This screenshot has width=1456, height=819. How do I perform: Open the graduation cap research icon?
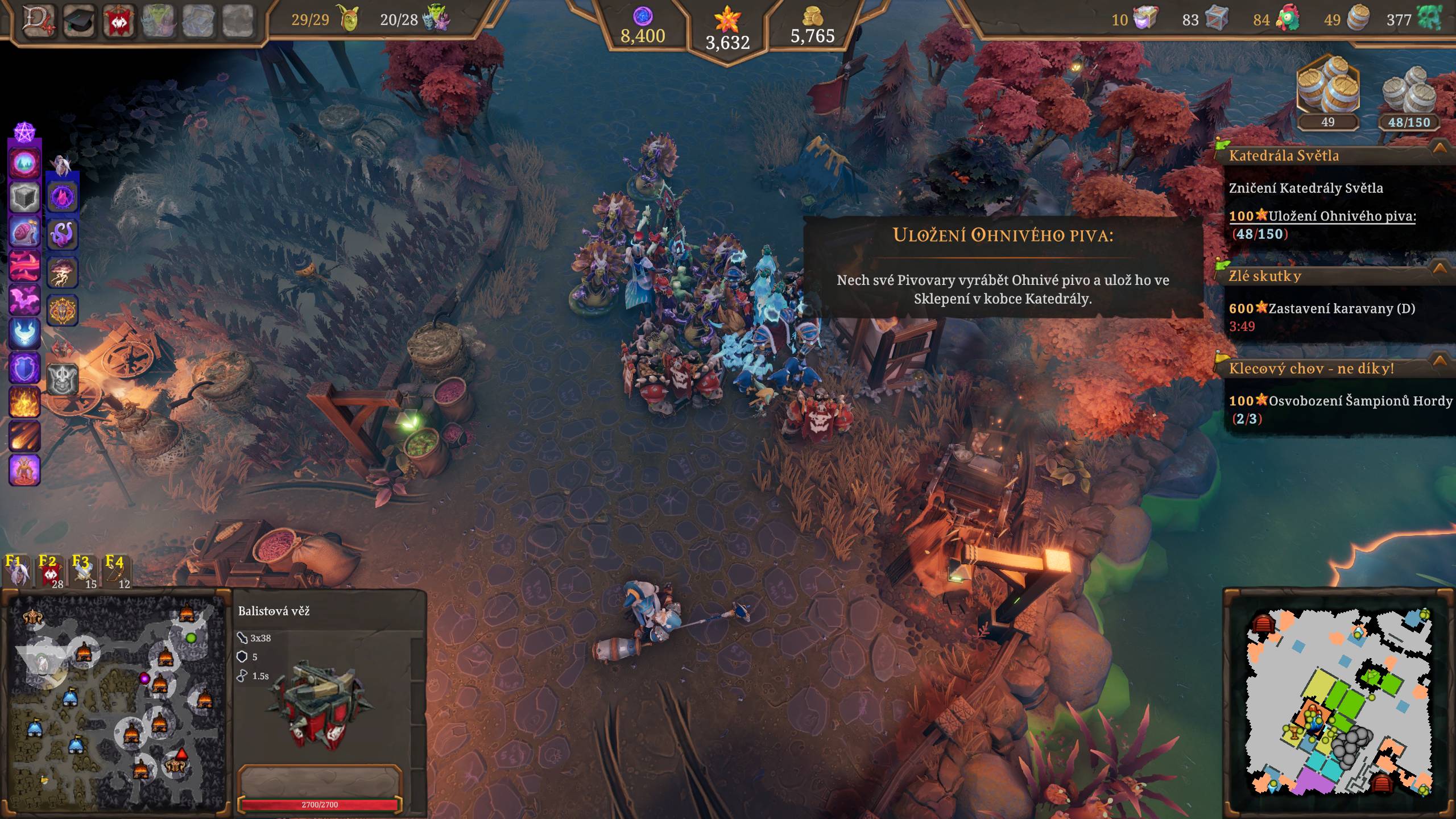coord(79,20)
